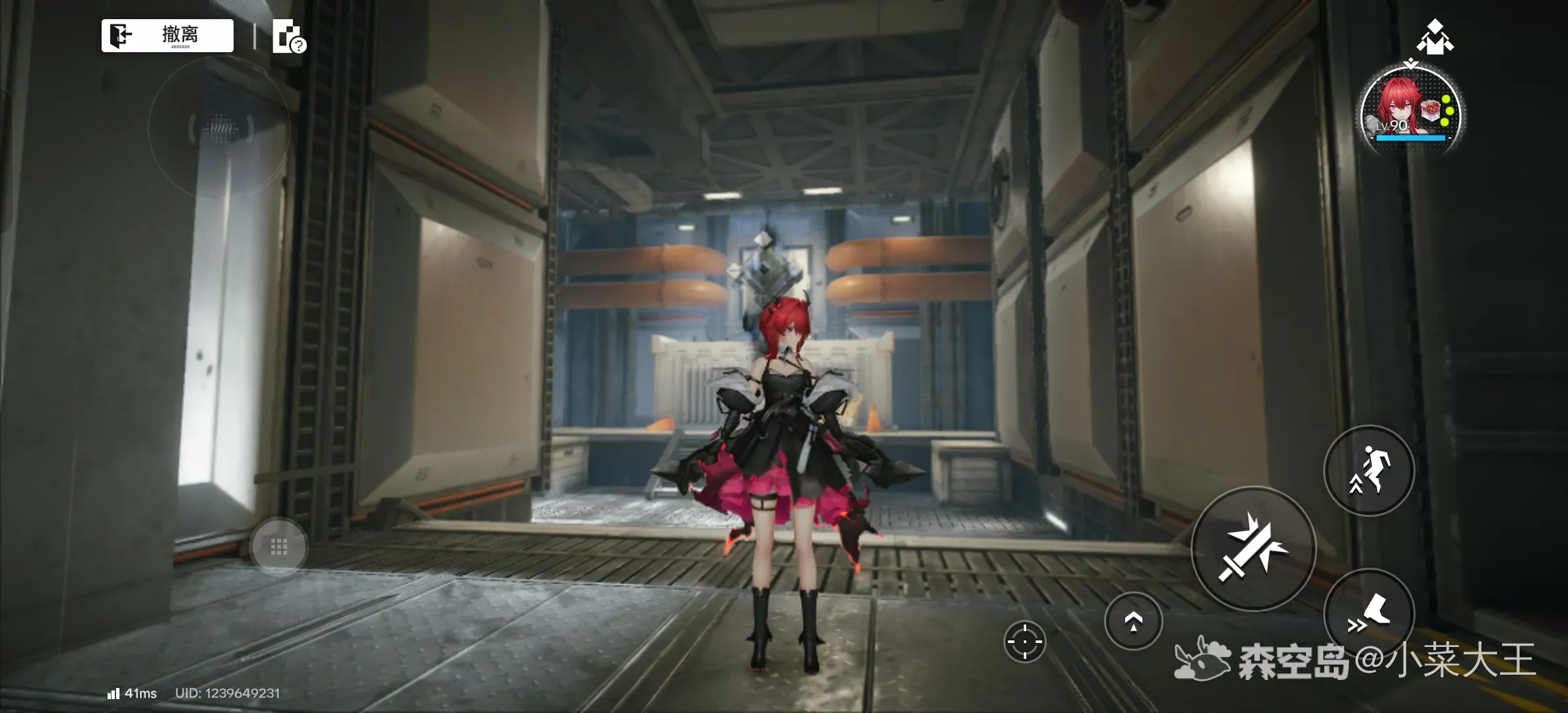Open the grid menu button
Viewport: 1568px width, 713px height.
coord(278,546)
